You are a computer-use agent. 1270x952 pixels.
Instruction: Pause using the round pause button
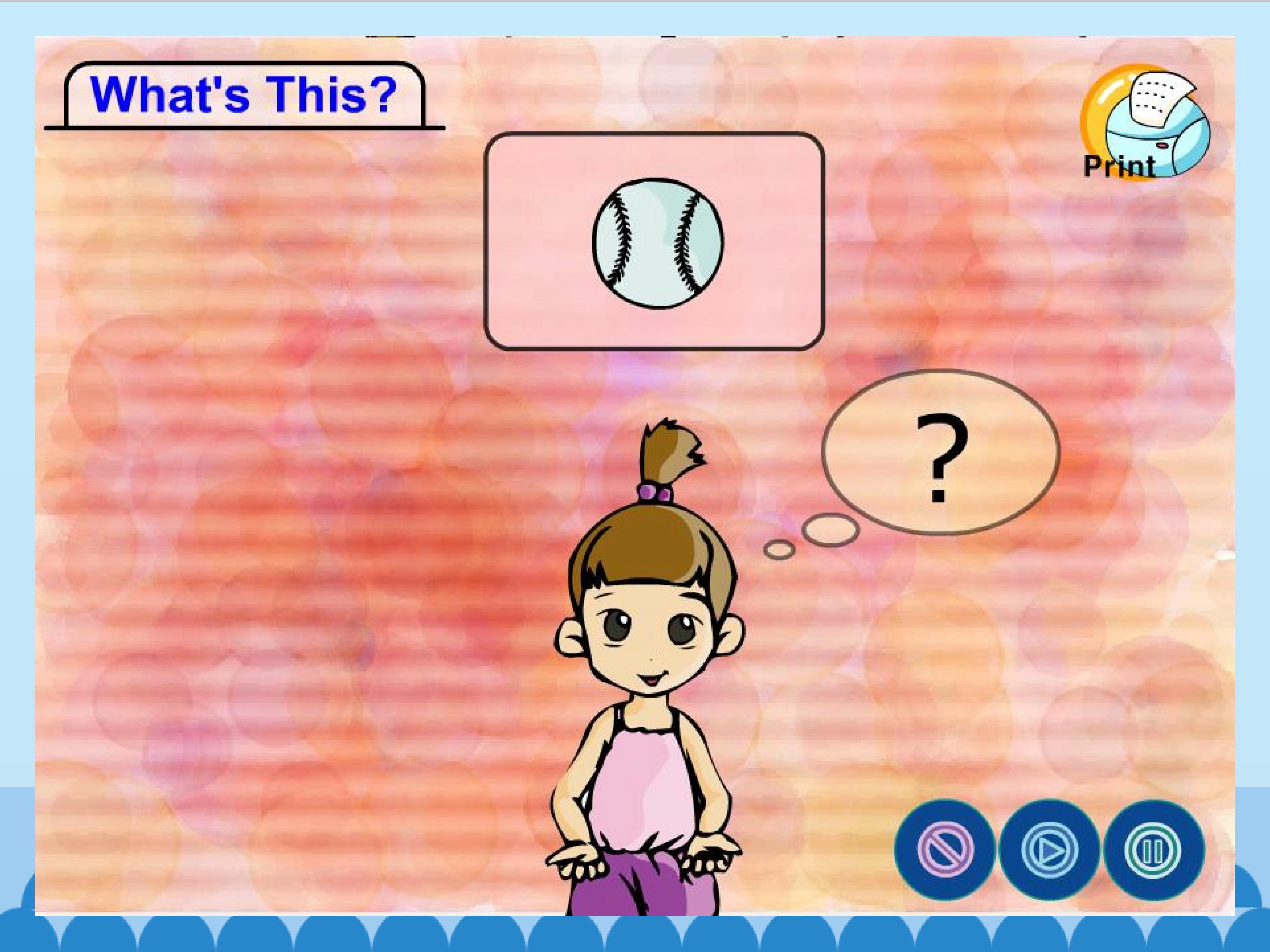[1154, 850]
